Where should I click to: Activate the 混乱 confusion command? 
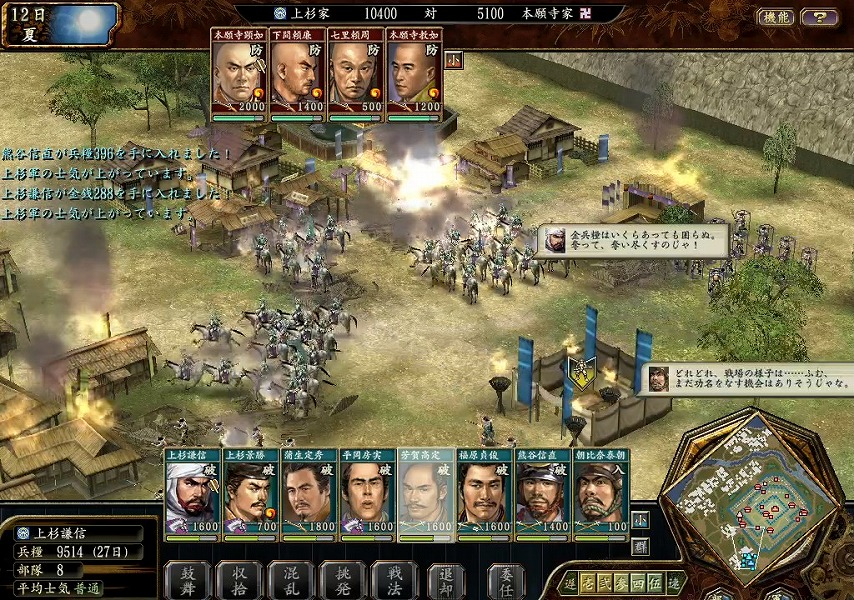(x=292, y=579)
